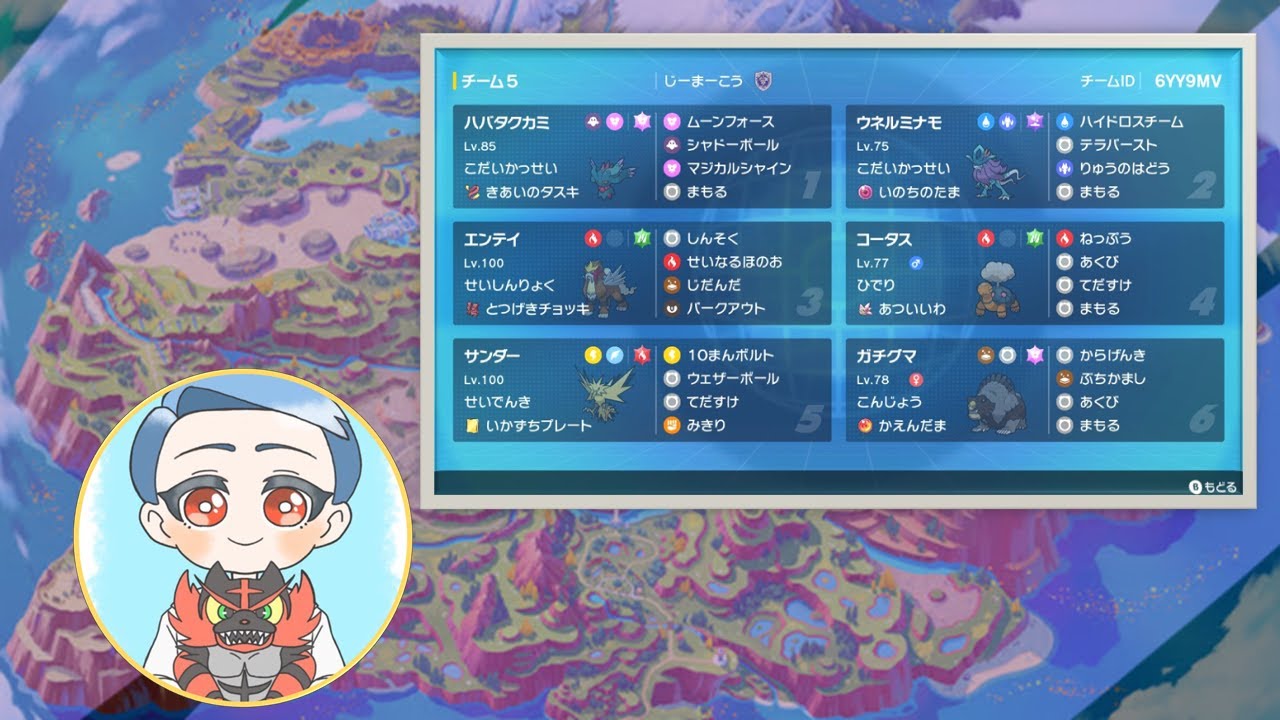This screenshot has height=720, width=1280.
Task: Pick the 10まんボルト move
Action: (729, 356)
